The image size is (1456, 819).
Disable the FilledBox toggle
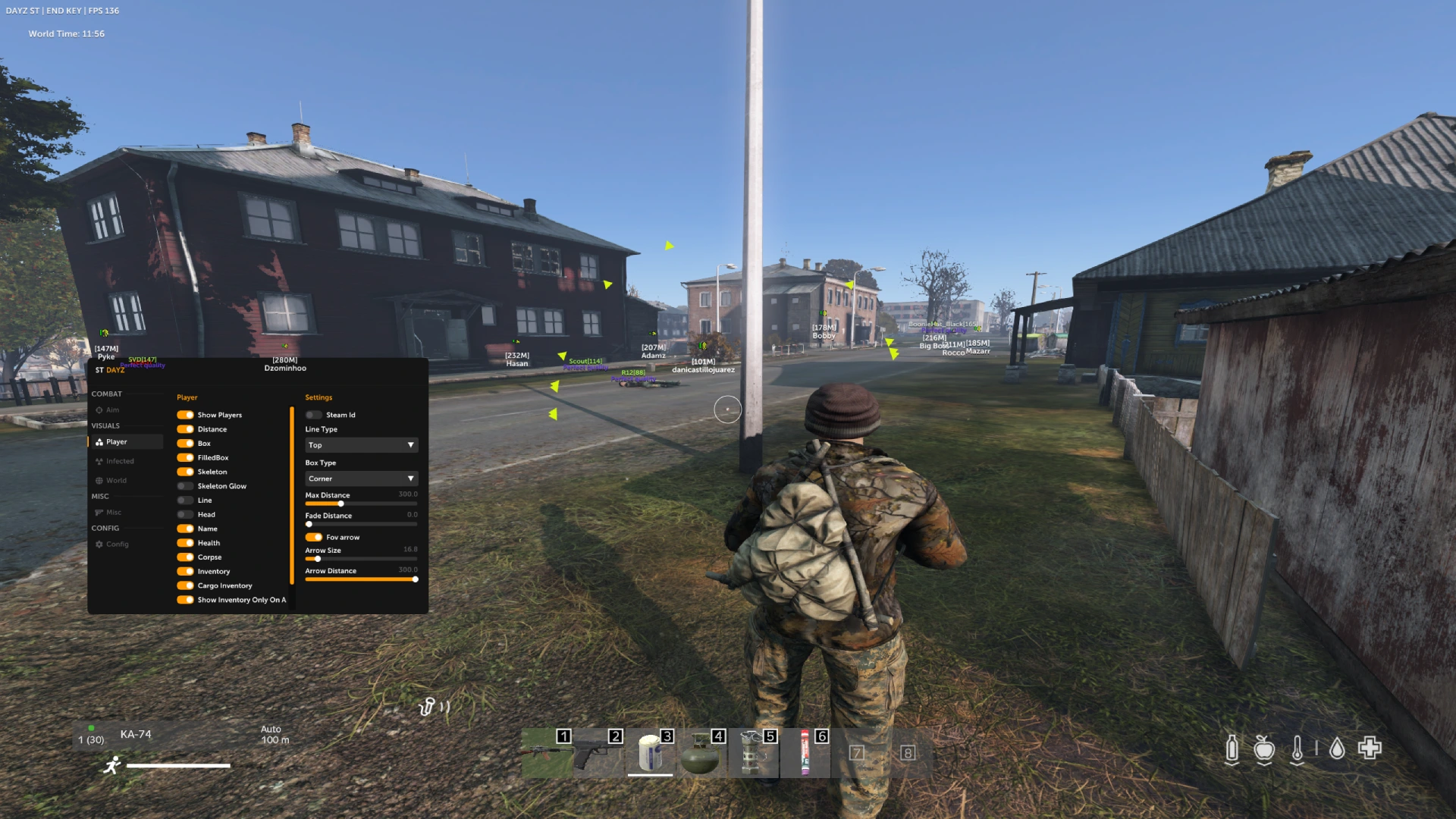pos(185,458)
